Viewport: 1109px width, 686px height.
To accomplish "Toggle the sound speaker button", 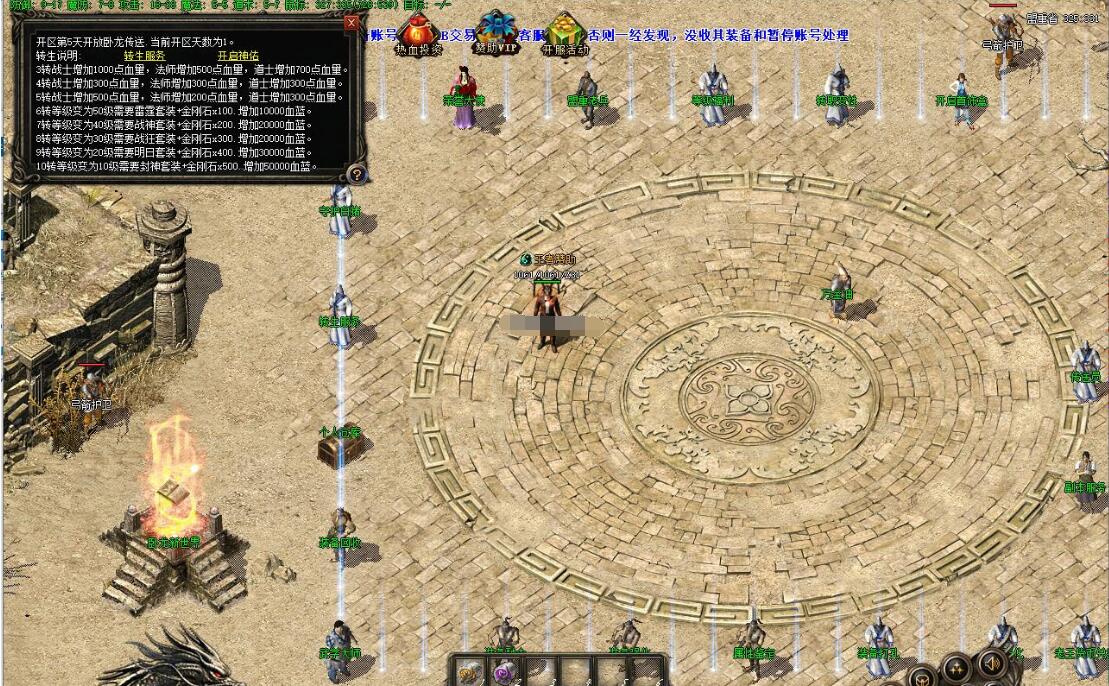I will pyautogui.click(x=991, y=663).
